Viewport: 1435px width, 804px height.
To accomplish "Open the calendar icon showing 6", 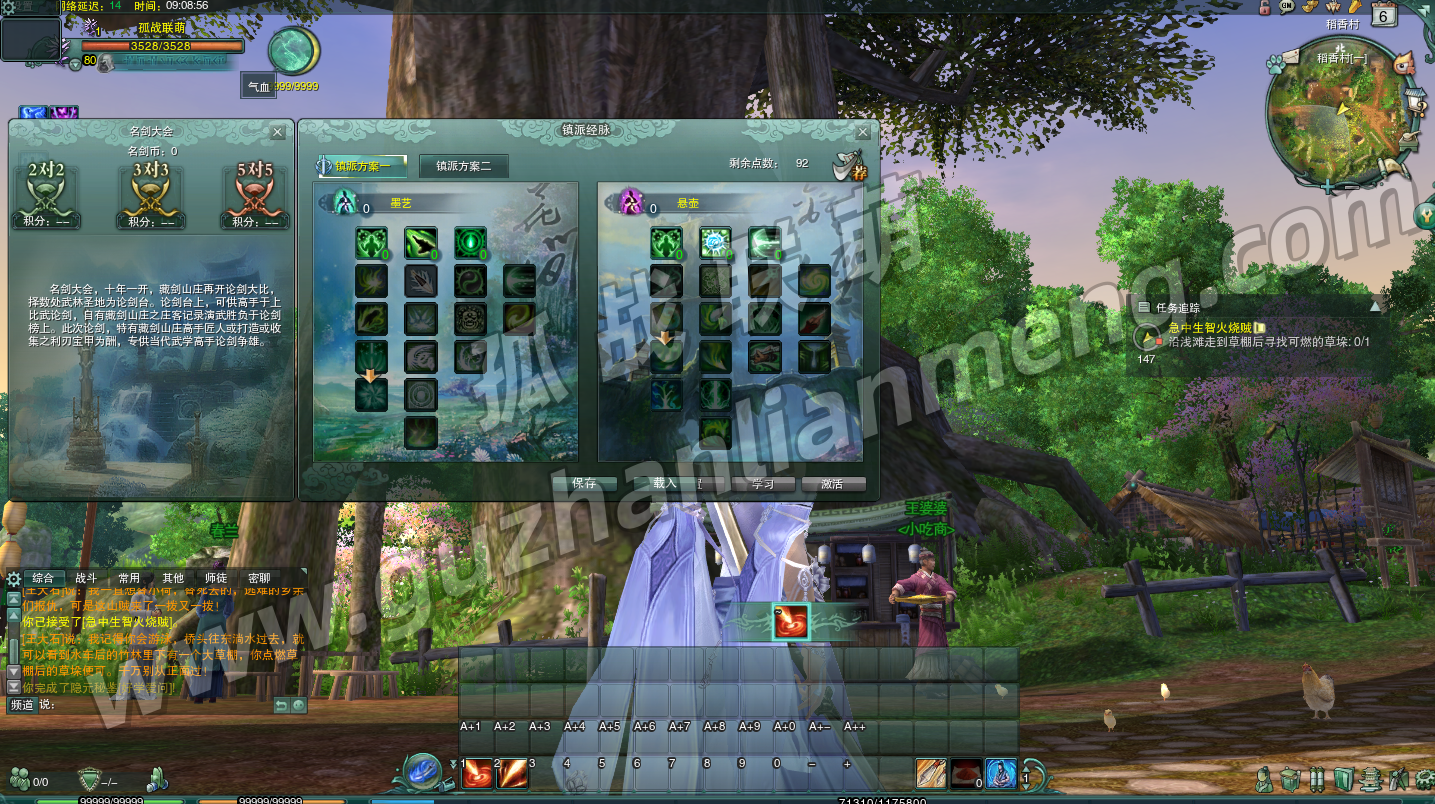I will (x=1384, y=16).
